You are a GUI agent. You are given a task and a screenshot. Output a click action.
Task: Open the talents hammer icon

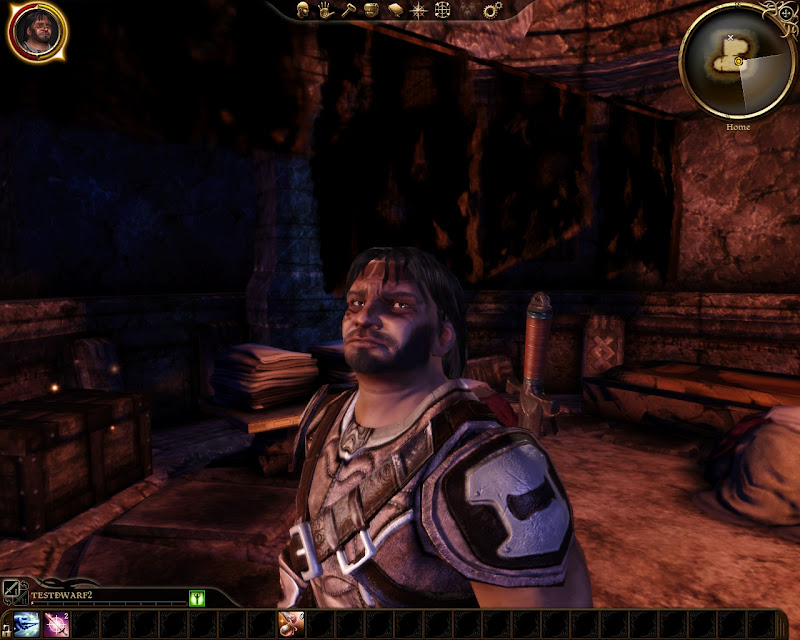[348, 10]
